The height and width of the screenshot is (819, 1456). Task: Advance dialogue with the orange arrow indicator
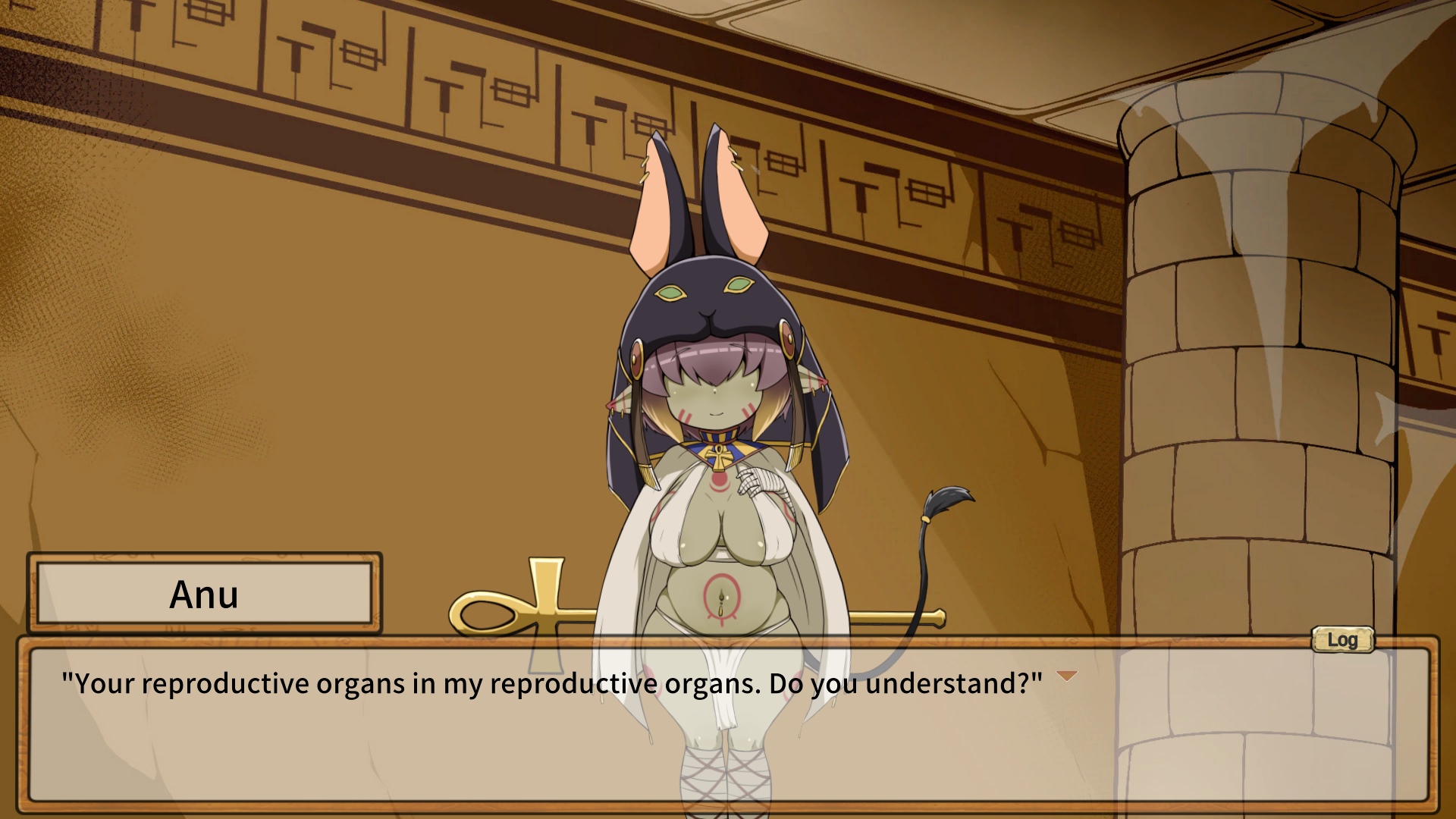click(1067, 676)
